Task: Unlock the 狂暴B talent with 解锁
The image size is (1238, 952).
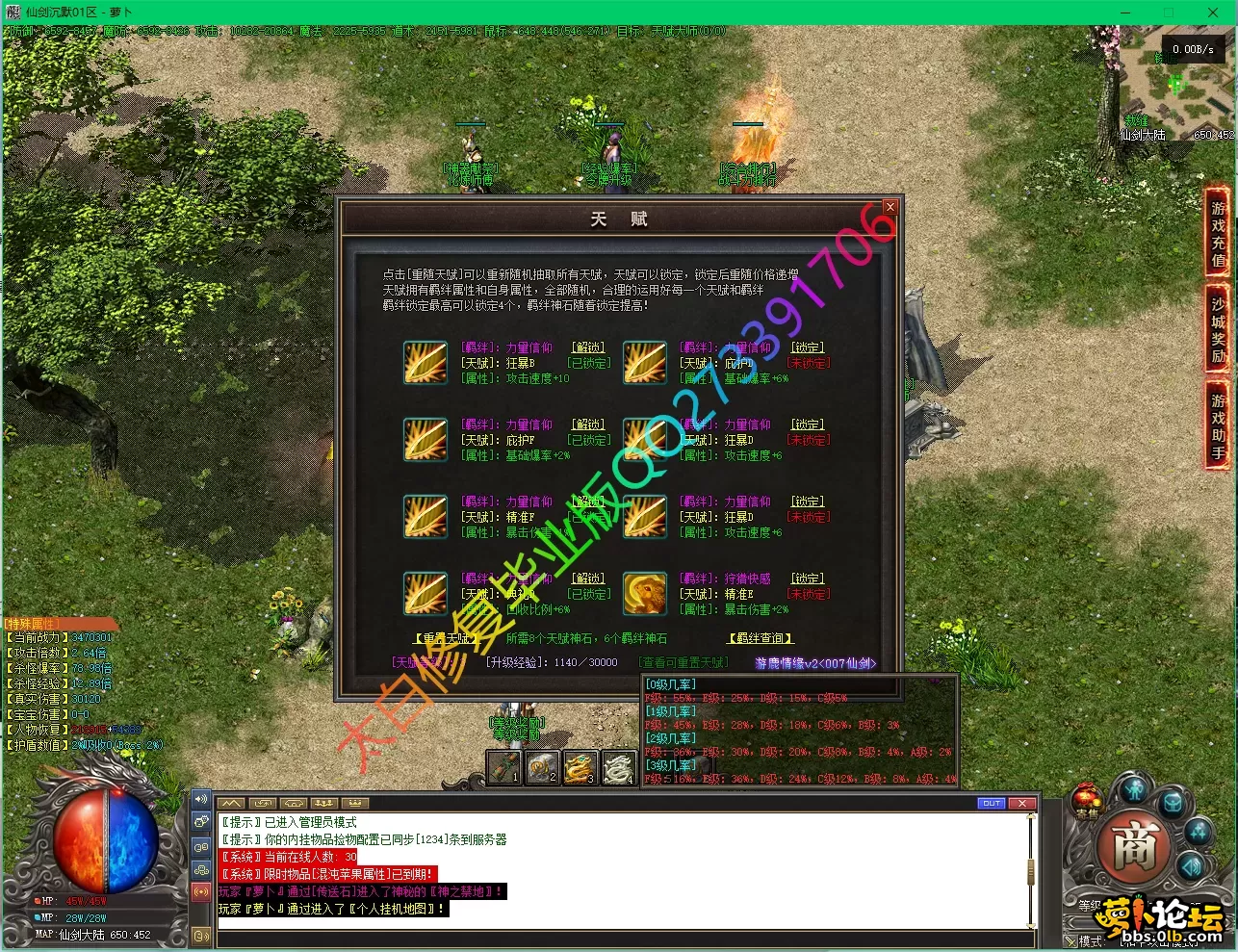Action: (x=588, y=347)
